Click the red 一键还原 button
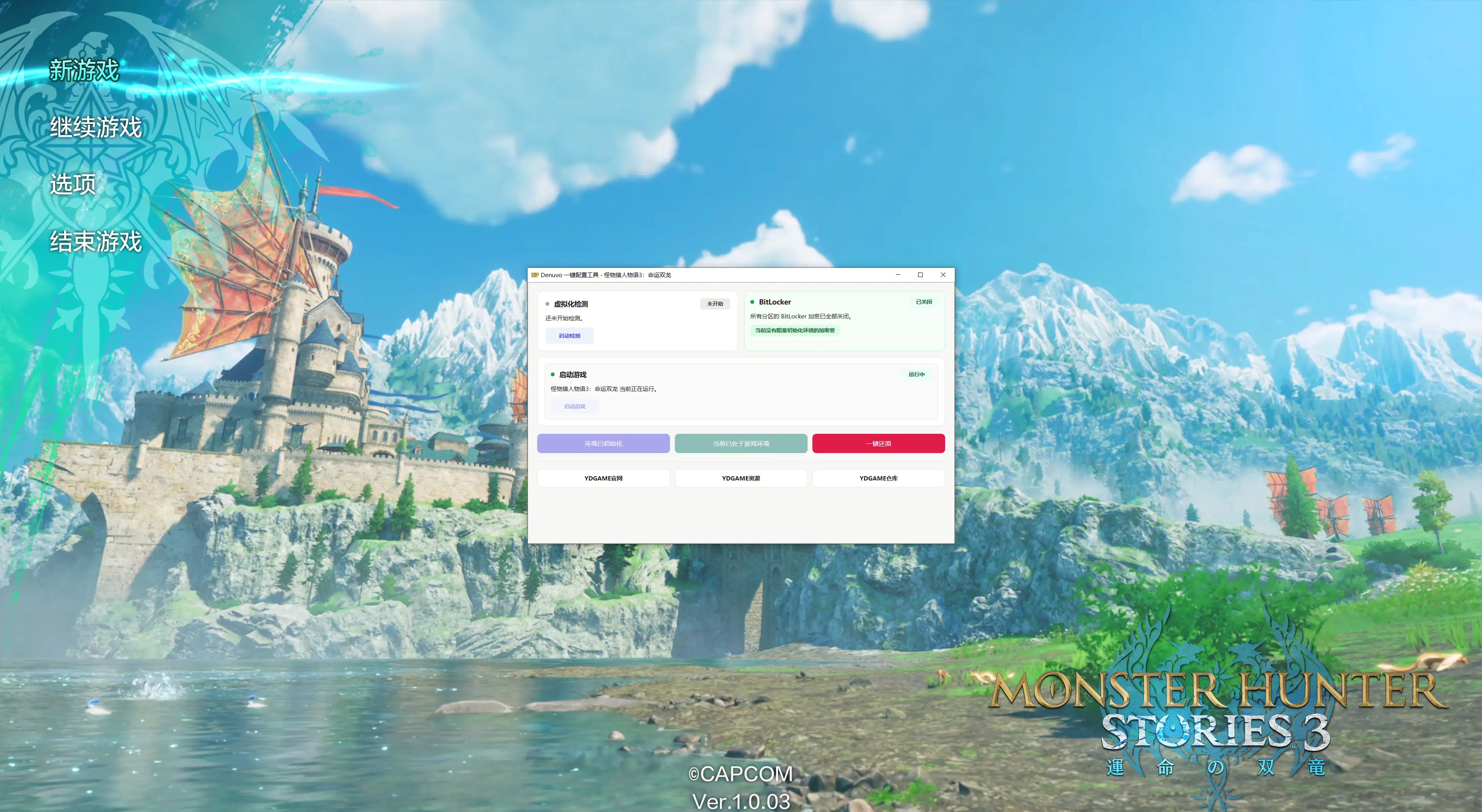Screen dimensions: 1482x812 (x=878, y=443)
